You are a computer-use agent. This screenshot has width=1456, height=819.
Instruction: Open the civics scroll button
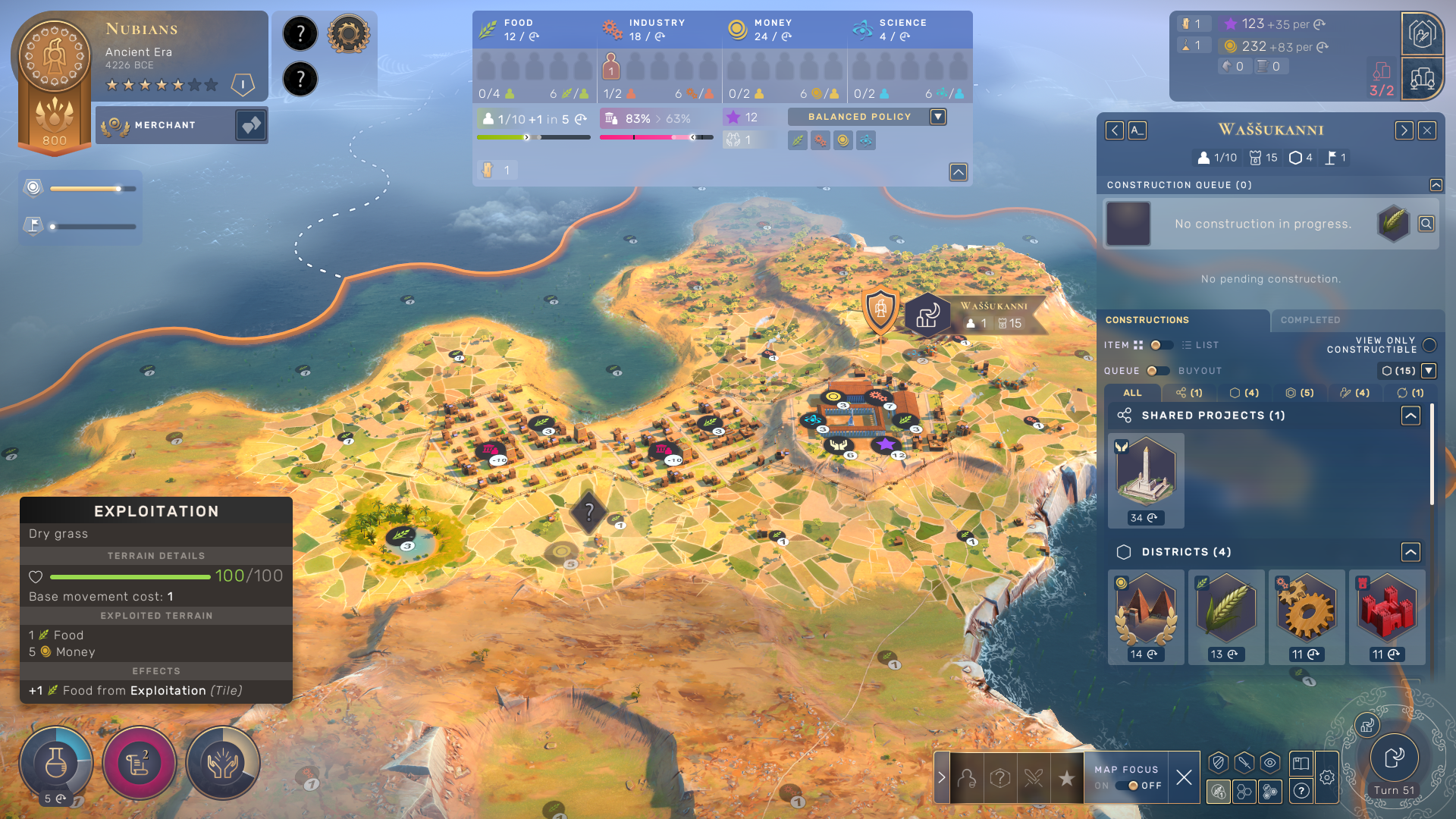click(x=140, y=763)
